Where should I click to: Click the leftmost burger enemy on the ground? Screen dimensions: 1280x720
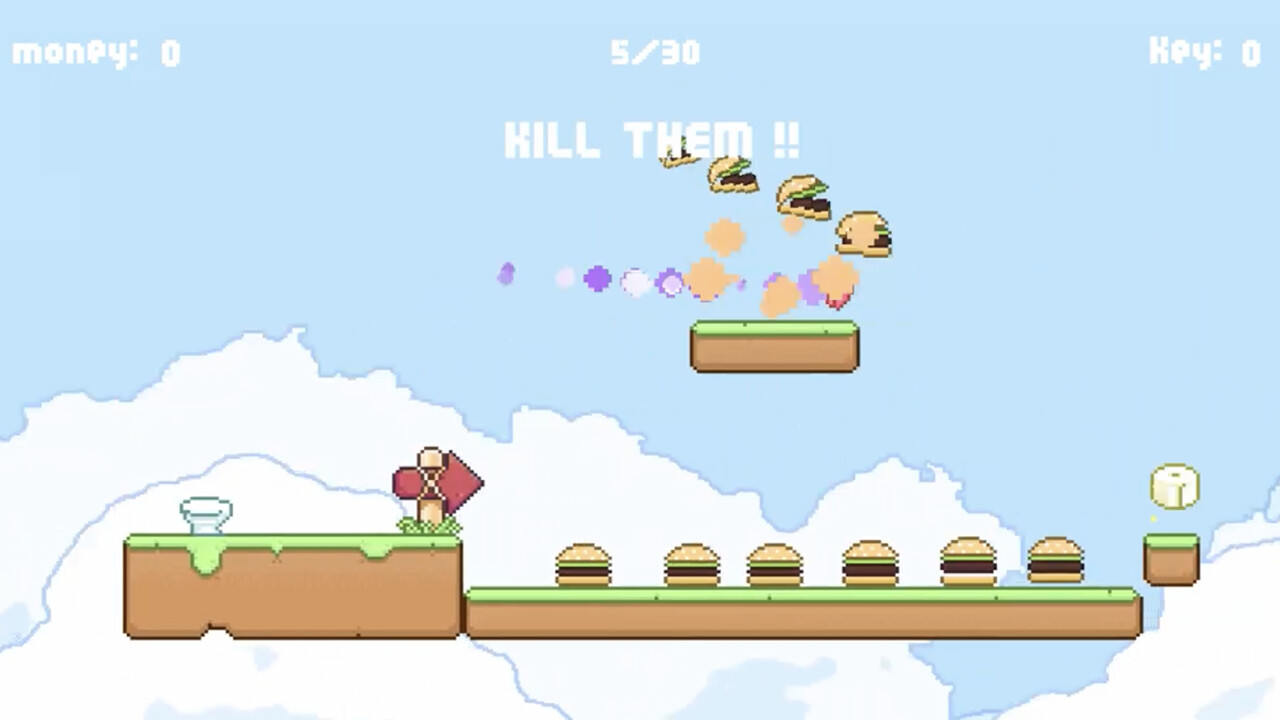tap(585, 563)
